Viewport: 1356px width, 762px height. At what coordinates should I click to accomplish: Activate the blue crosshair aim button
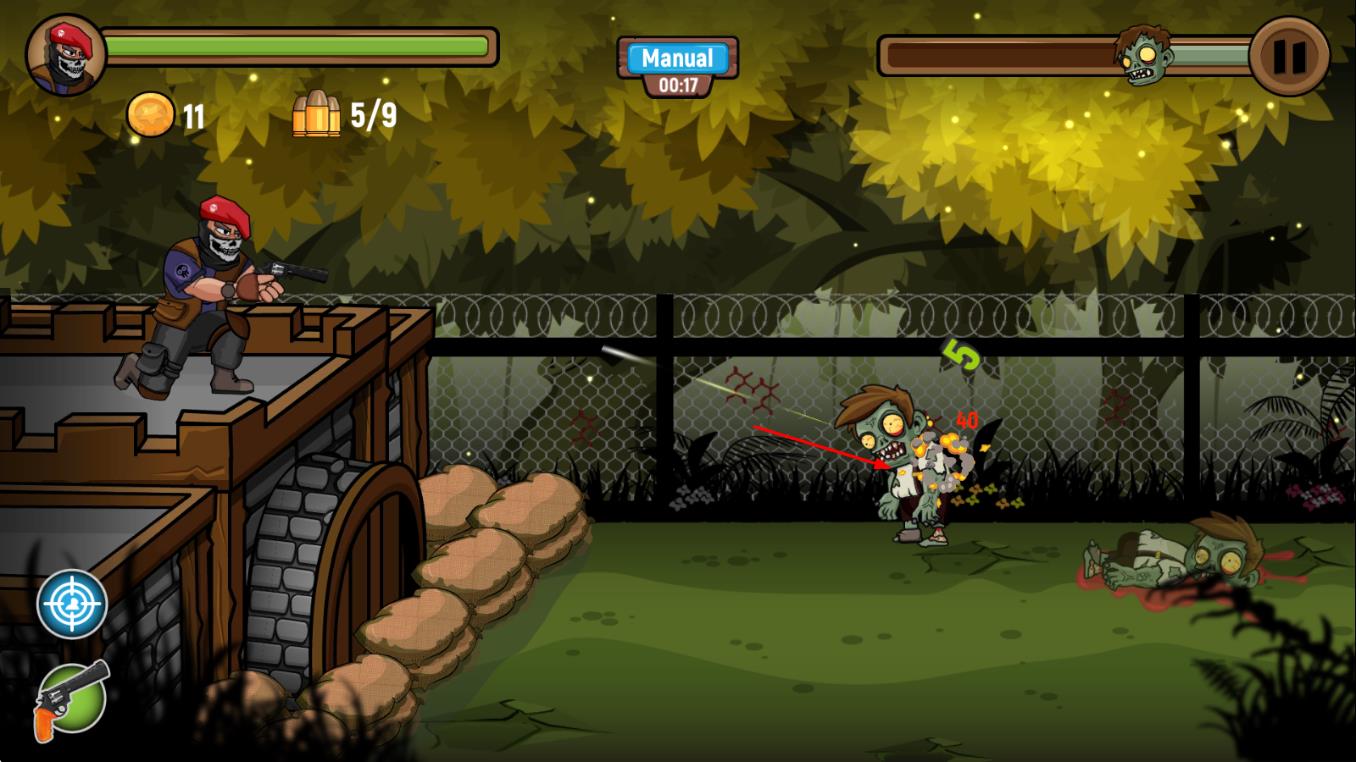tap(72, 604)
